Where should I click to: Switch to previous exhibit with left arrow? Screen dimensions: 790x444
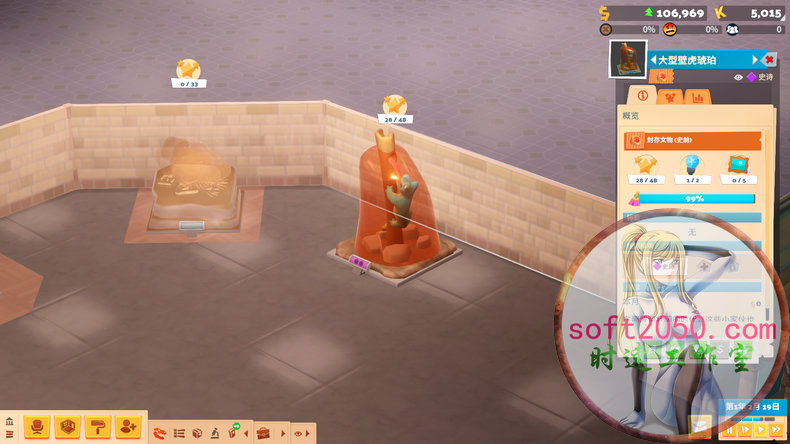(653, 60)
